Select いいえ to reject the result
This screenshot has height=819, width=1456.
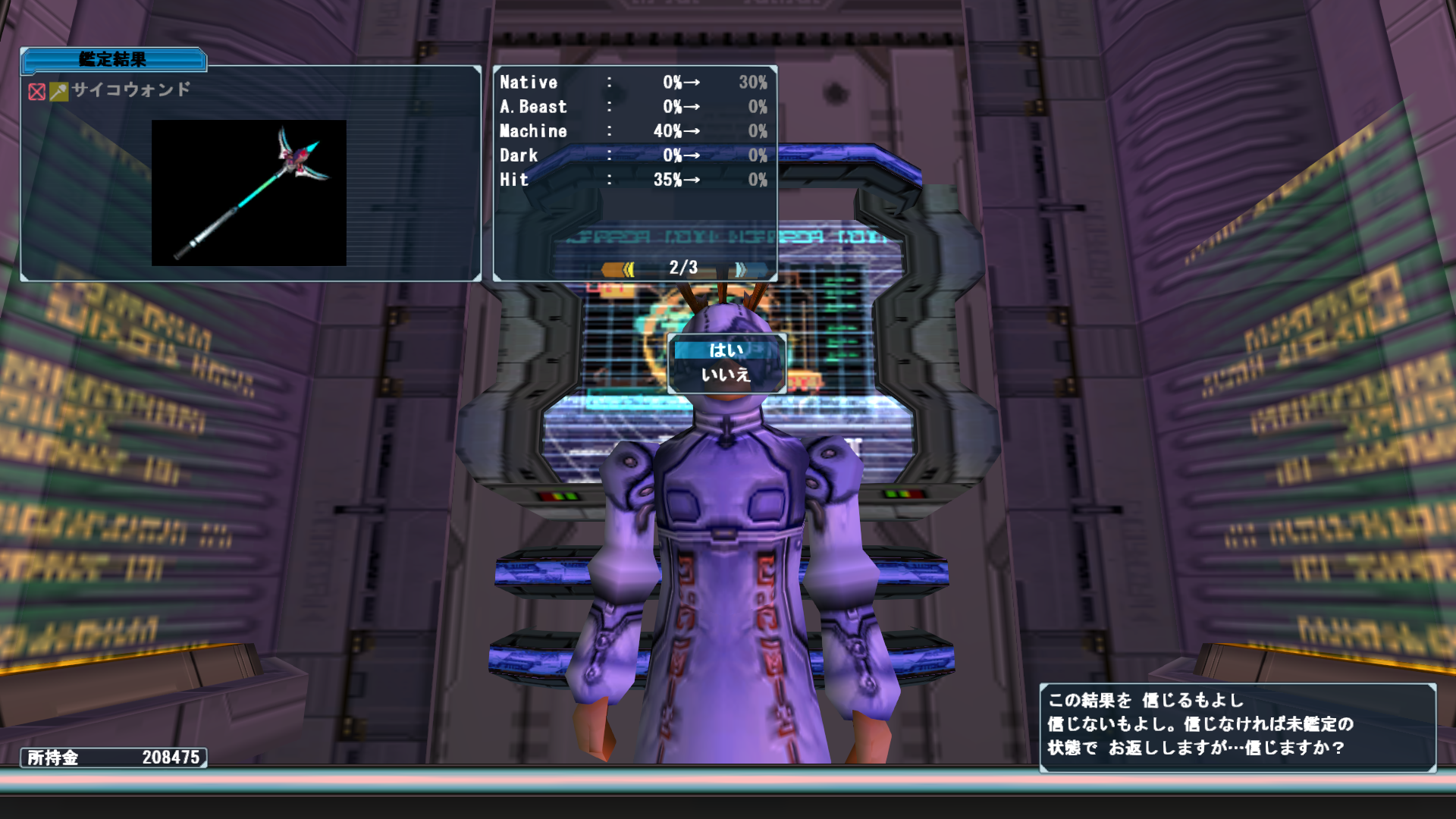[726, 375]
